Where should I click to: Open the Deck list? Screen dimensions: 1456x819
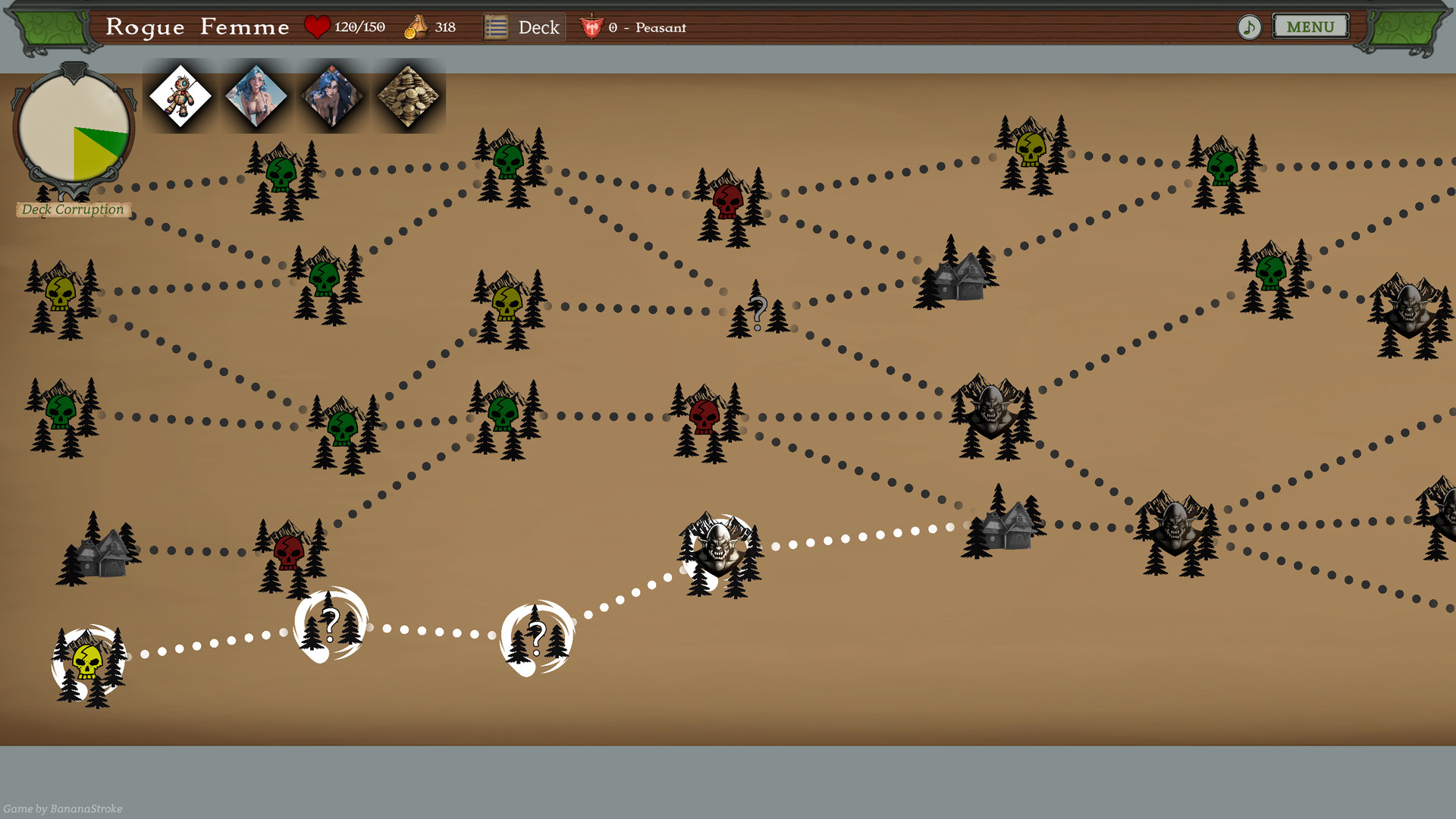524,28
